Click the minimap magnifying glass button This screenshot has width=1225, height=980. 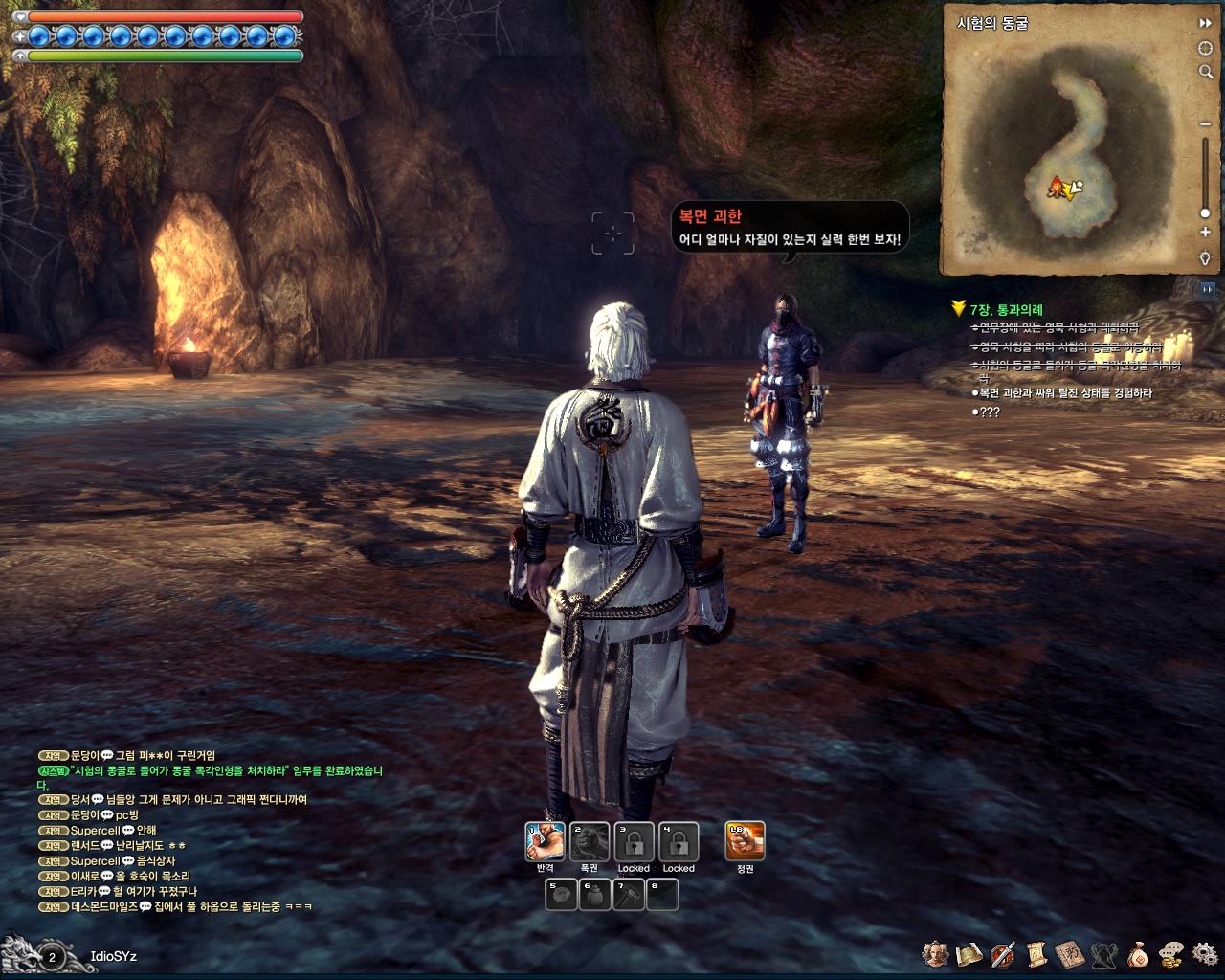[x=1205, y=72]
